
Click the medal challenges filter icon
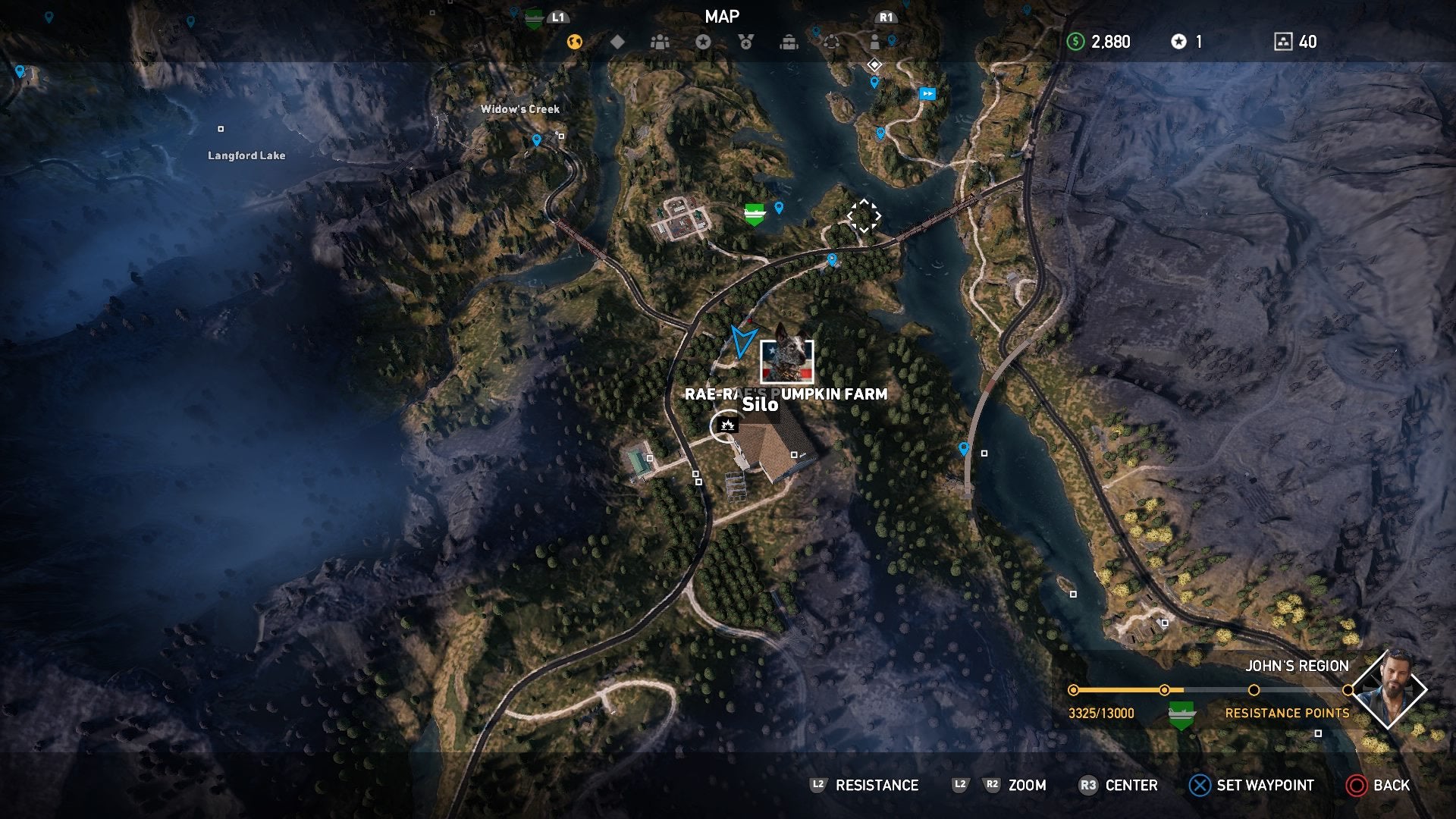[x=747, y=42]
